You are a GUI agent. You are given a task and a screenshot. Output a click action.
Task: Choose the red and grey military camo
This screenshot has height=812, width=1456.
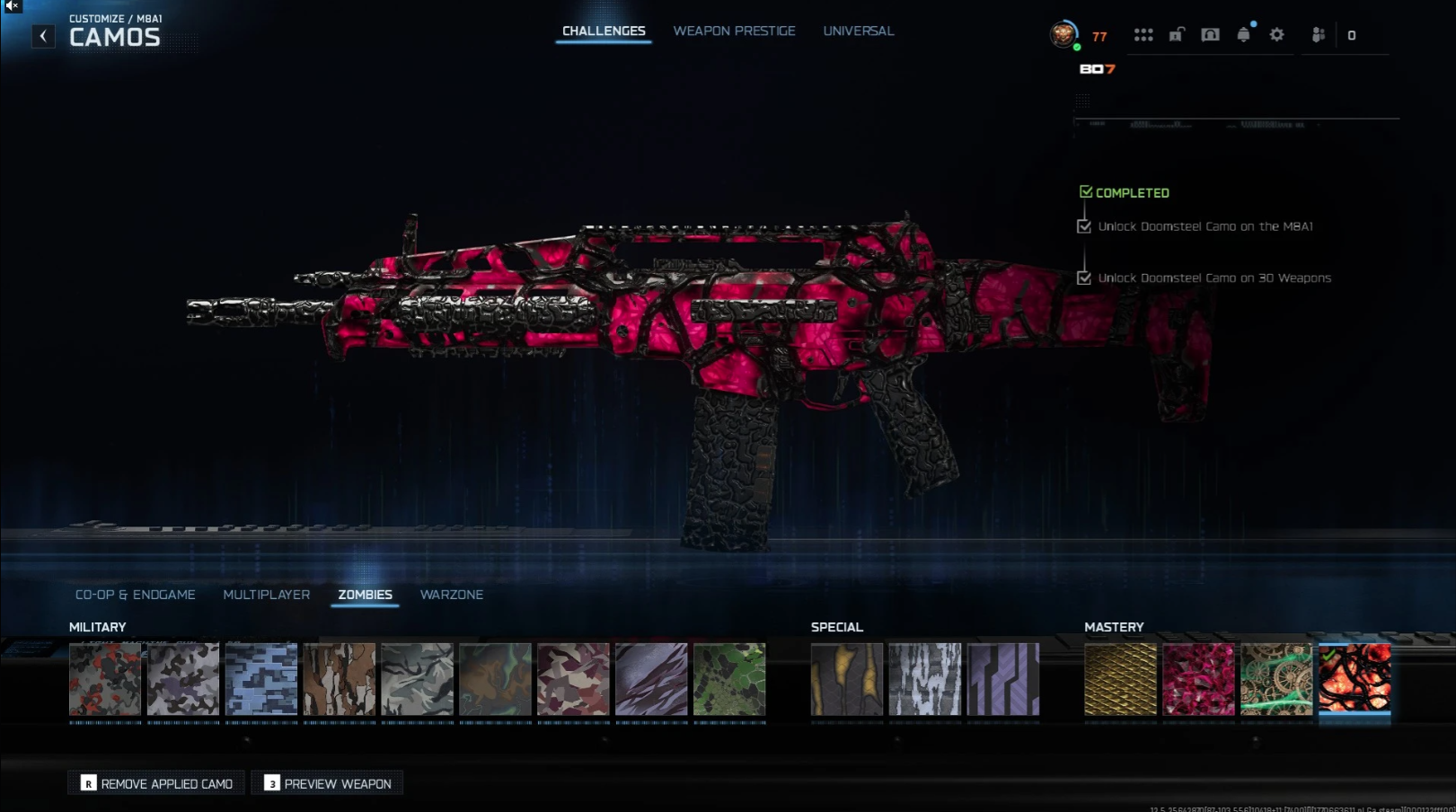pos(105,679)
